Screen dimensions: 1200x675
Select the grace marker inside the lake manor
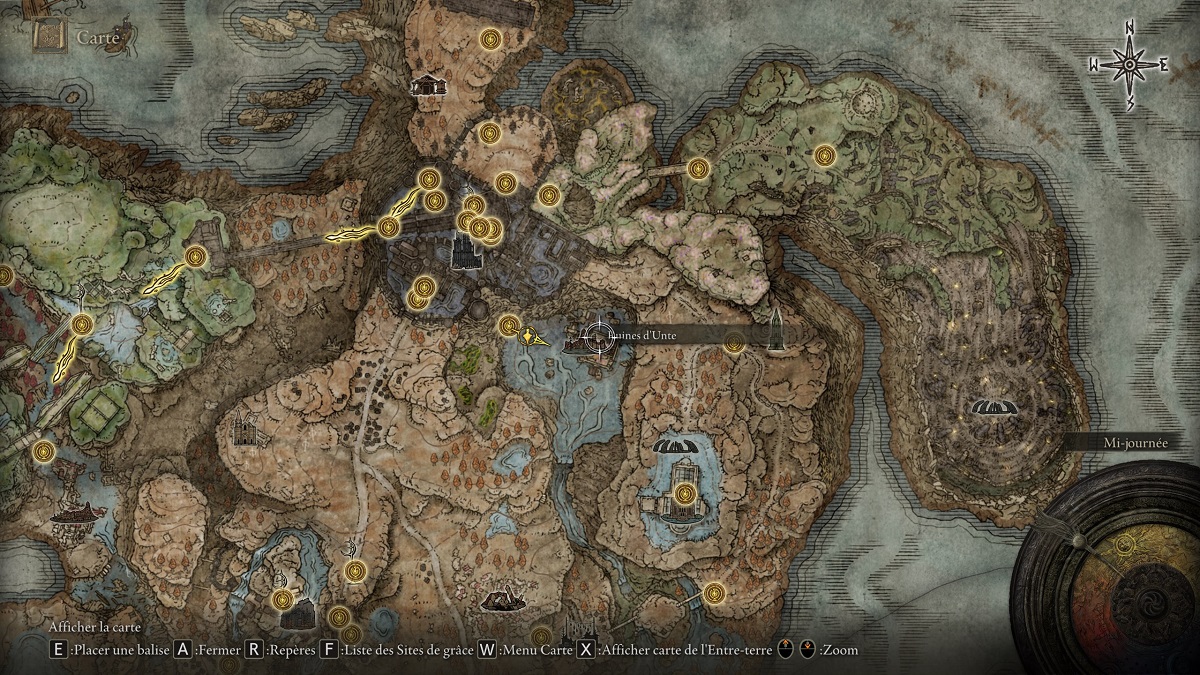click(x=684, y=493)
